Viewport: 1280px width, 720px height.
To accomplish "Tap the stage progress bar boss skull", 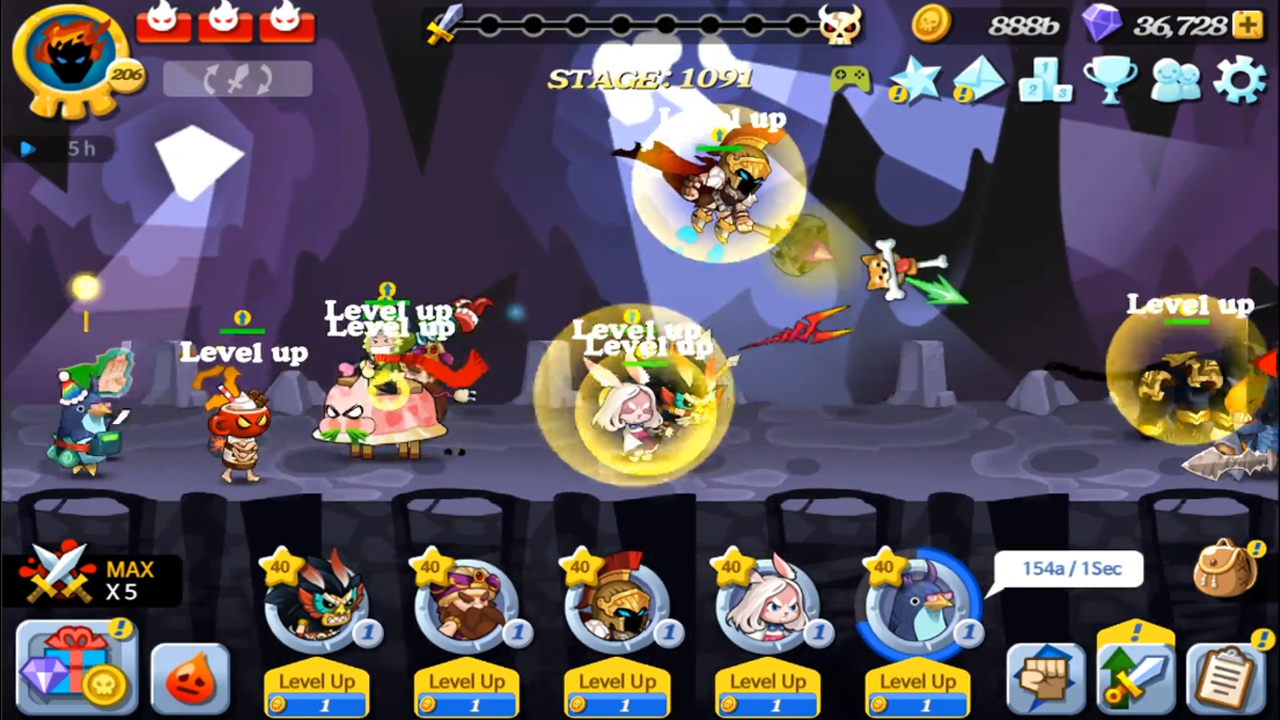I will (x=842, y=27).
